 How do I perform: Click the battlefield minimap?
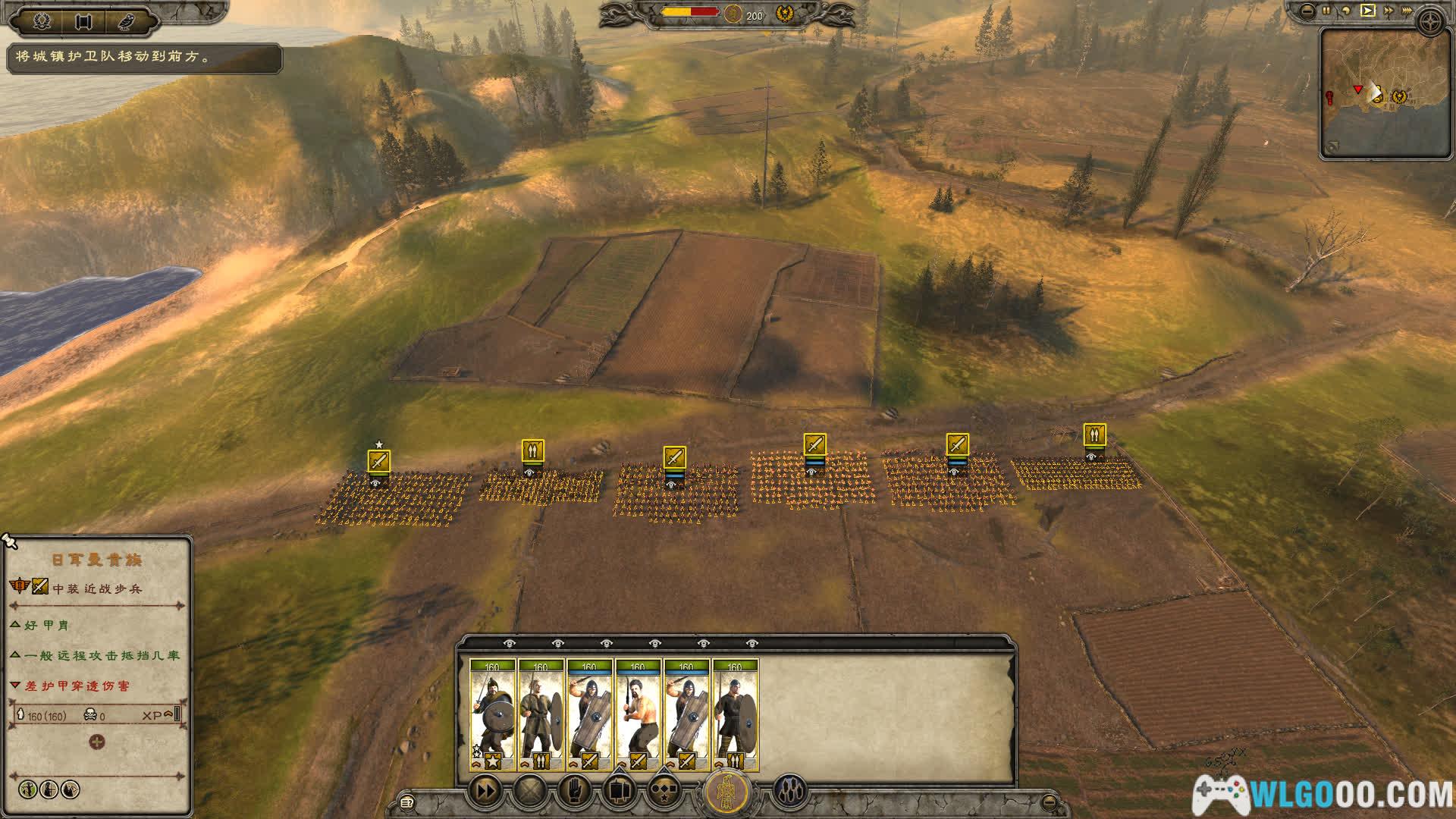1374,93
